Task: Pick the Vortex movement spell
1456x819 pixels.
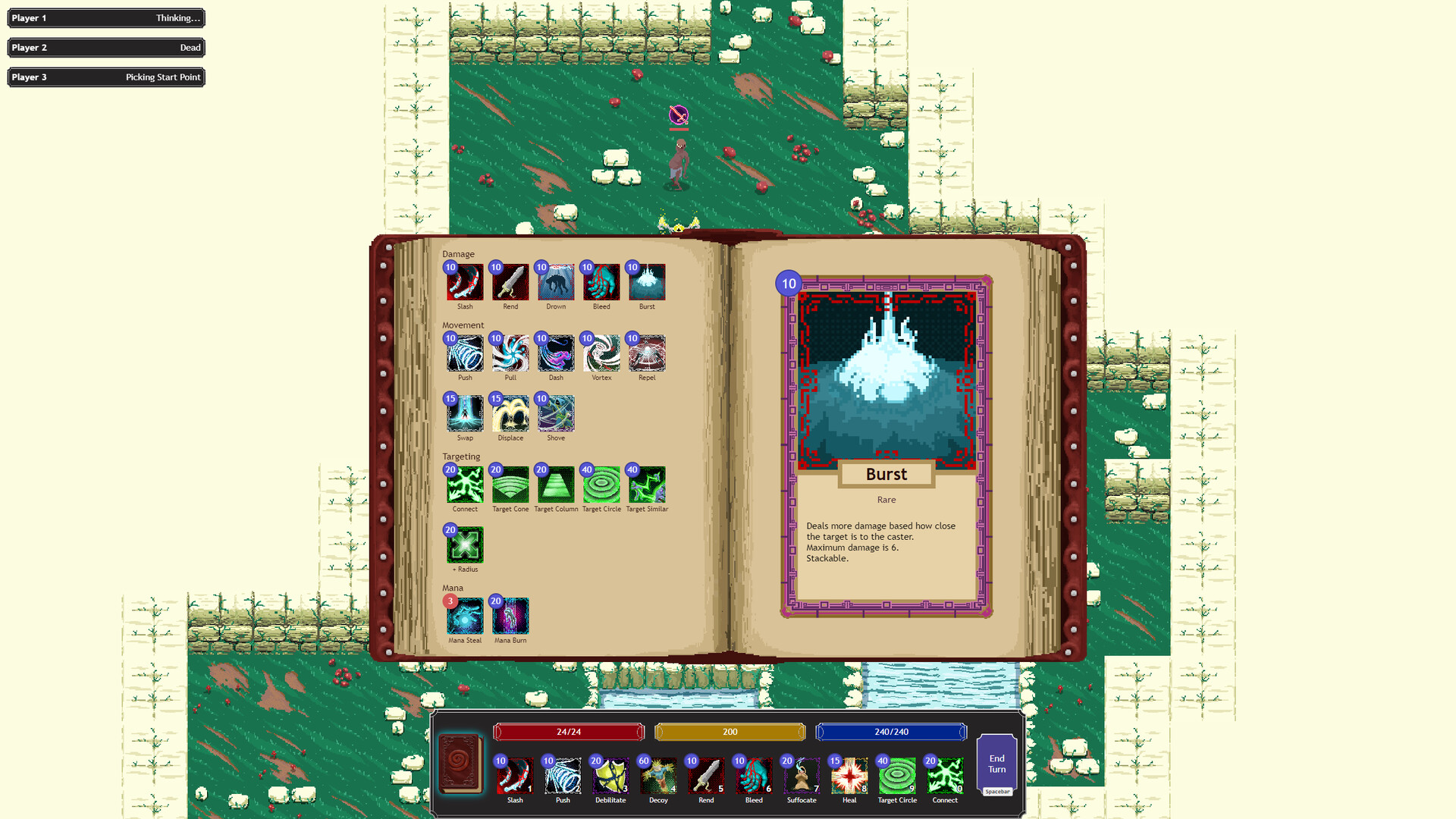Action: tap(601, 353)
